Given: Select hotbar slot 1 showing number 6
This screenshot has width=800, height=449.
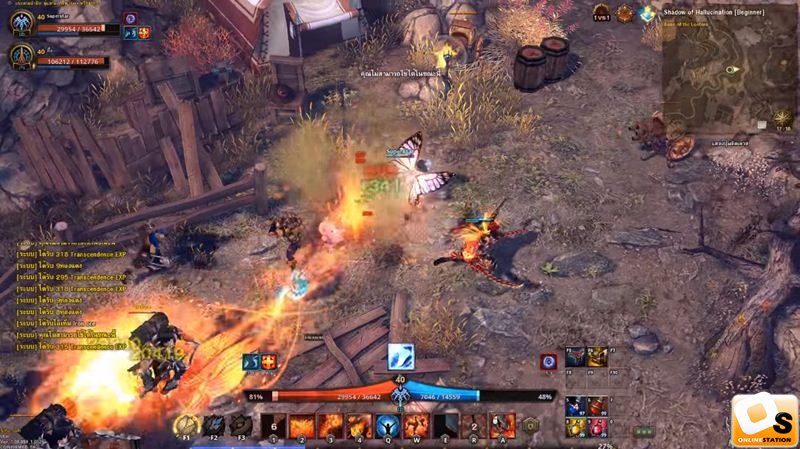Looking at the screenshot, I should click(x=274, y=427).
